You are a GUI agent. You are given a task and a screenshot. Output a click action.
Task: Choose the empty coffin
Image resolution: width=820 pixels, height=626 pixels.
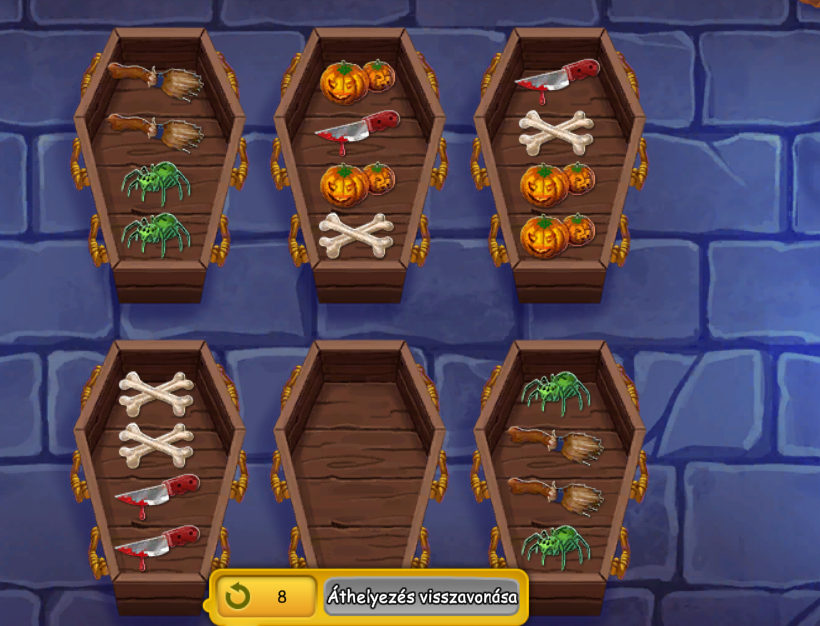pyautogui.click(x=359, y=470)
